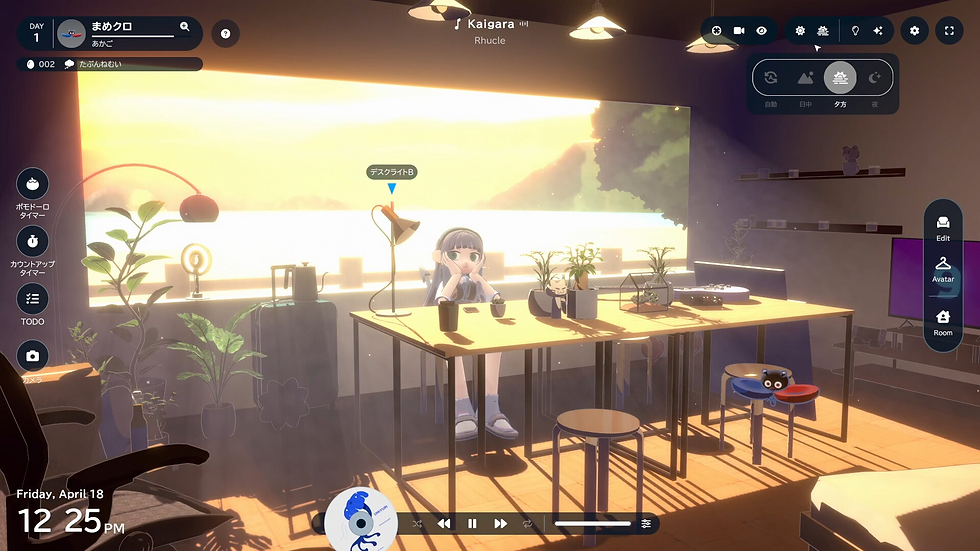This screenshot has height=551, width=980.
Task: Choose the 夜 night time option
Action: tap(874, 78)
